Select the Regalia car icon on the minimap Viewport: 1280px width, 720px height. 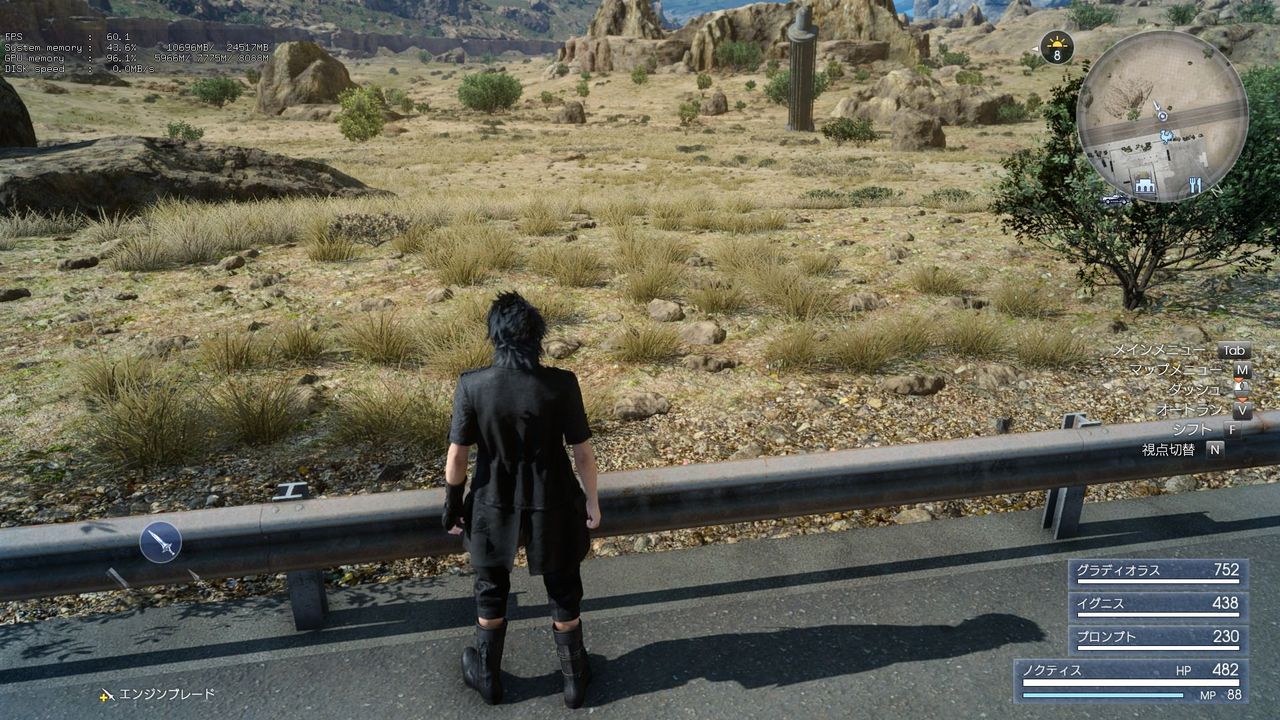pyautogui.click(x=1112, y=198)
